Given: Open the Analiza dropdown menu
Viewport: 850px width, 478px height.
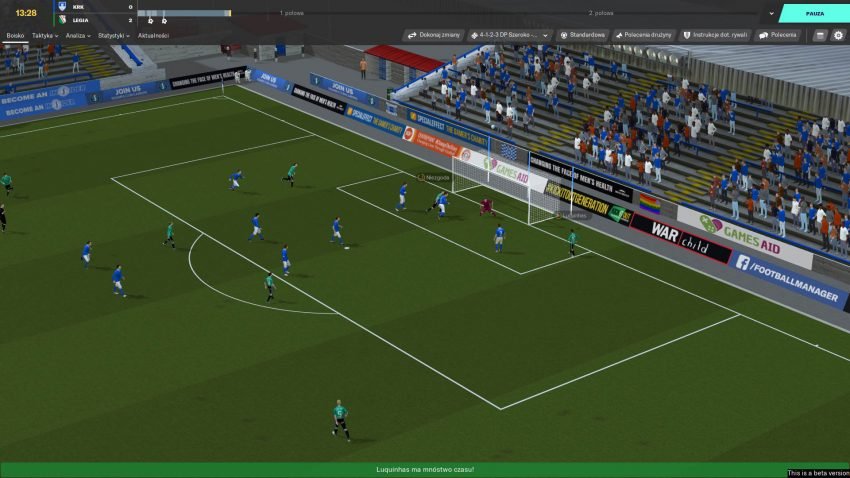Looking at the screenshot, I should (x=78, y=35).
